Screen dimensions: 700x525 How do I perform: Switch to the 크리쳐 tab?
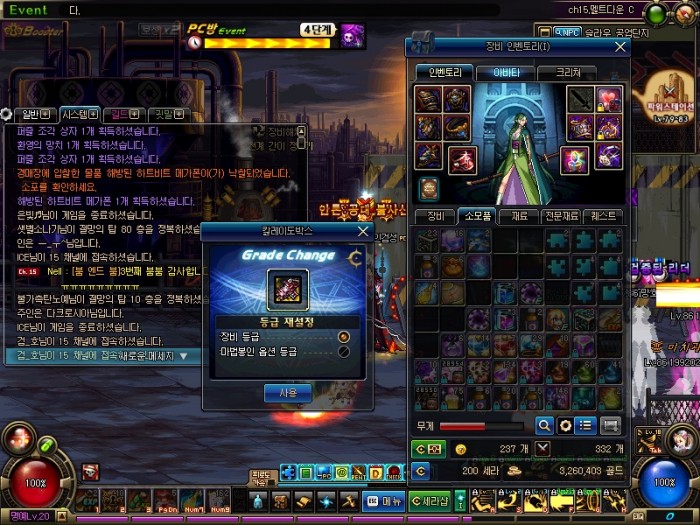566,72
